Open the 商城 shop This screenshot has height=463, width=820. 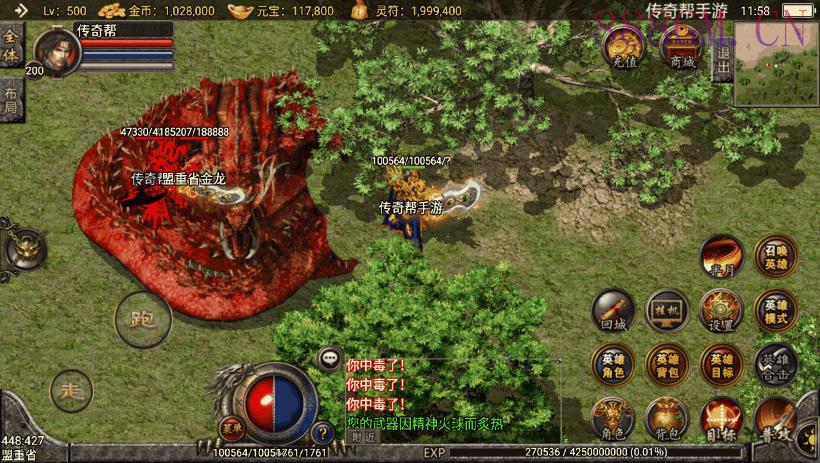[683, 49]
